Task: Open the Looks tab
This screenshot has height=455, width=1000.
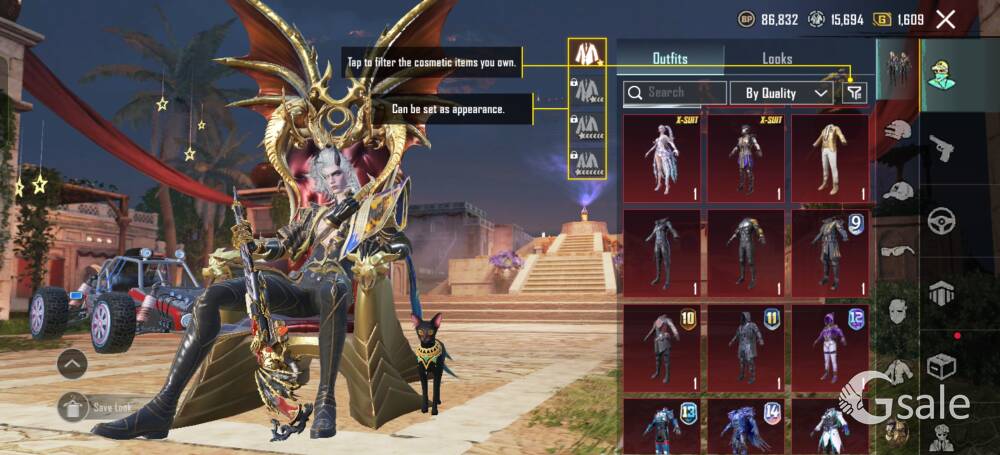Action: click(x=776, y=58)
